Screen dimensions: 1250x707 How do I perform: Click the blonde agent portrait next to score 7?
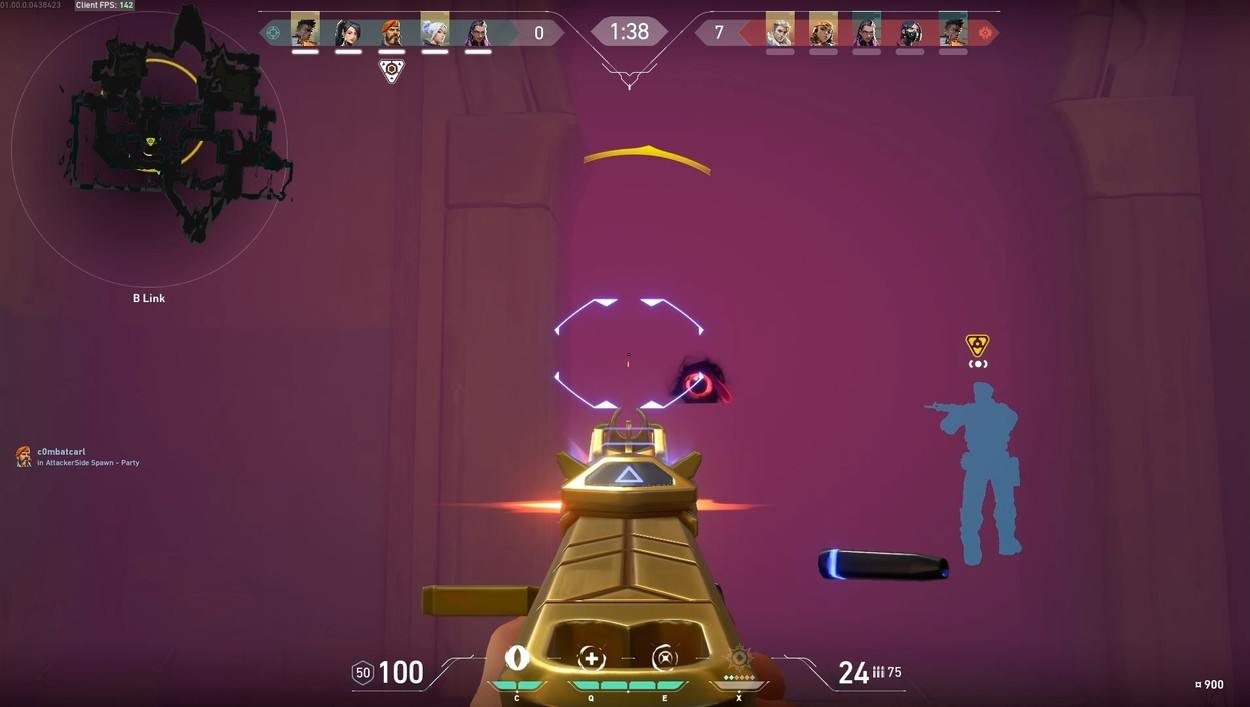pos(780,32)
